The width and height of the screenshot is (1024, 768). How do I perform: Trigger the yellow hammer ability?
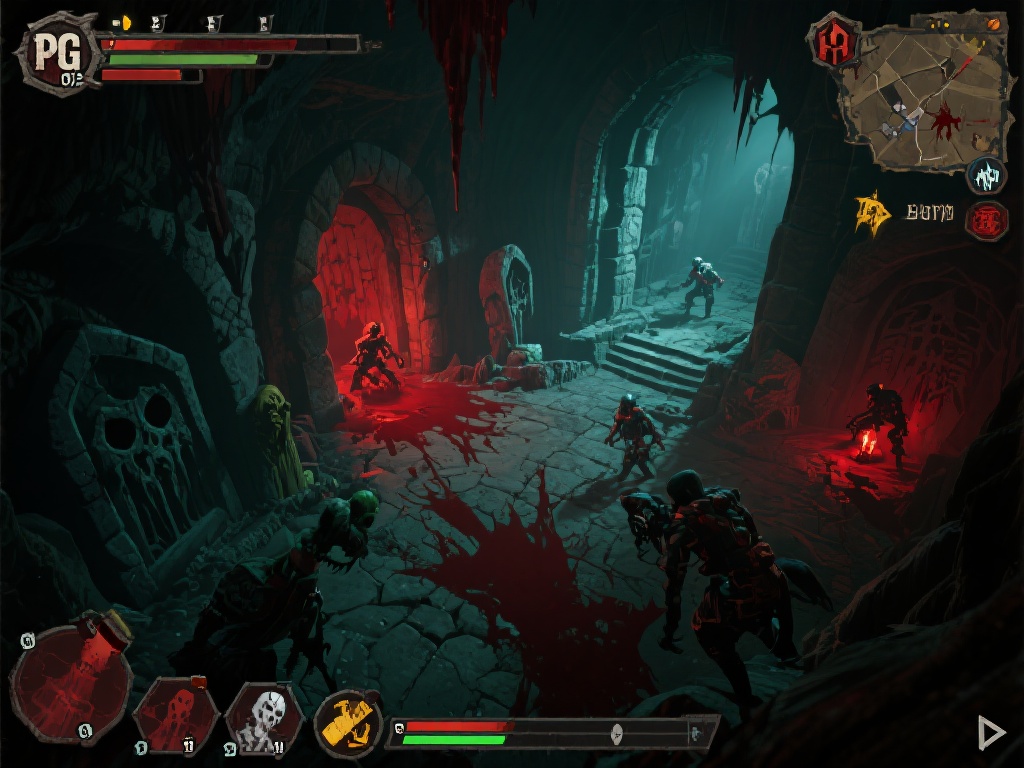pos(349,723)
